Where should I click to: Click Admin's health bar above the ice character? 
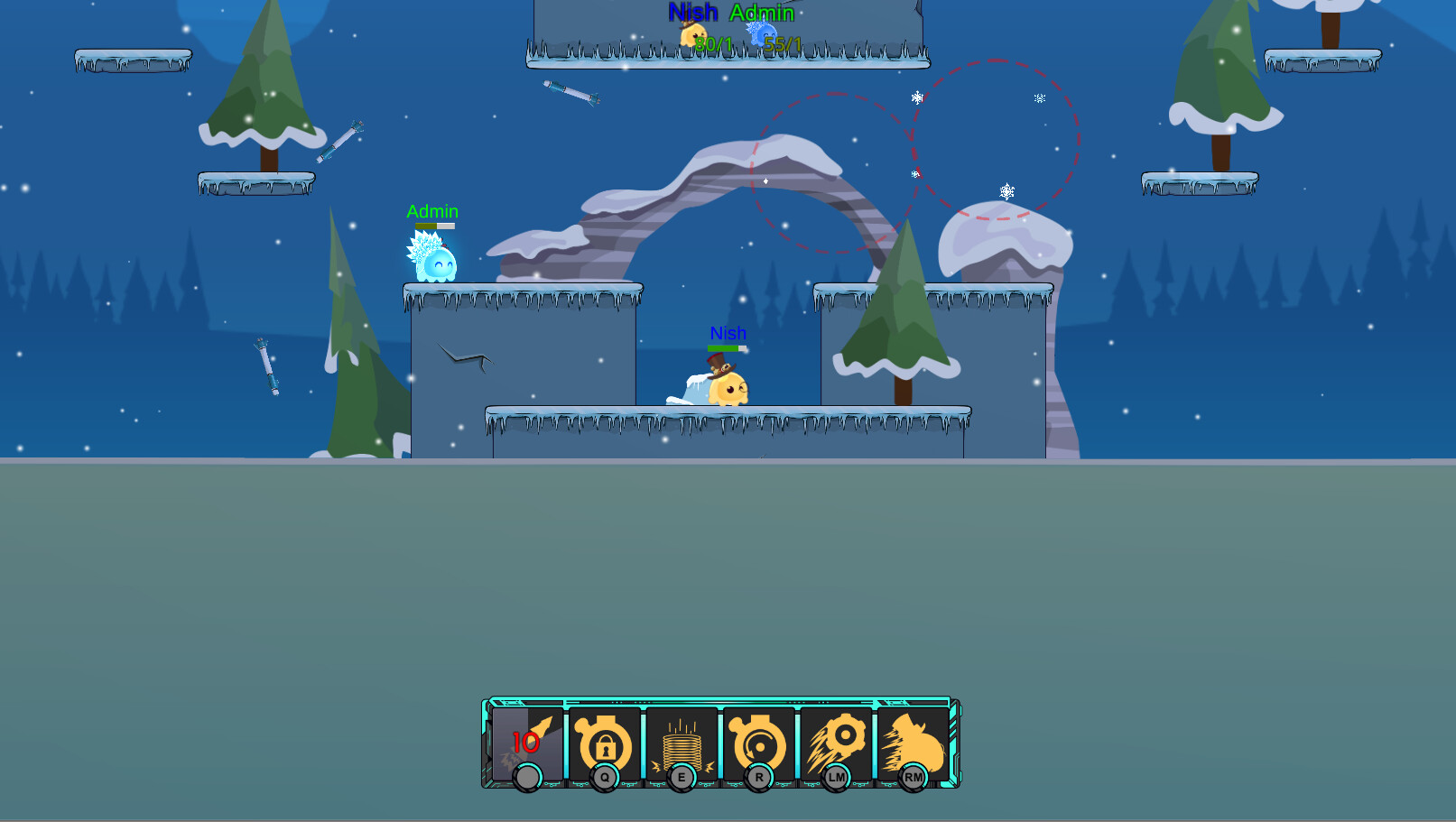click(x=433, y=224)
